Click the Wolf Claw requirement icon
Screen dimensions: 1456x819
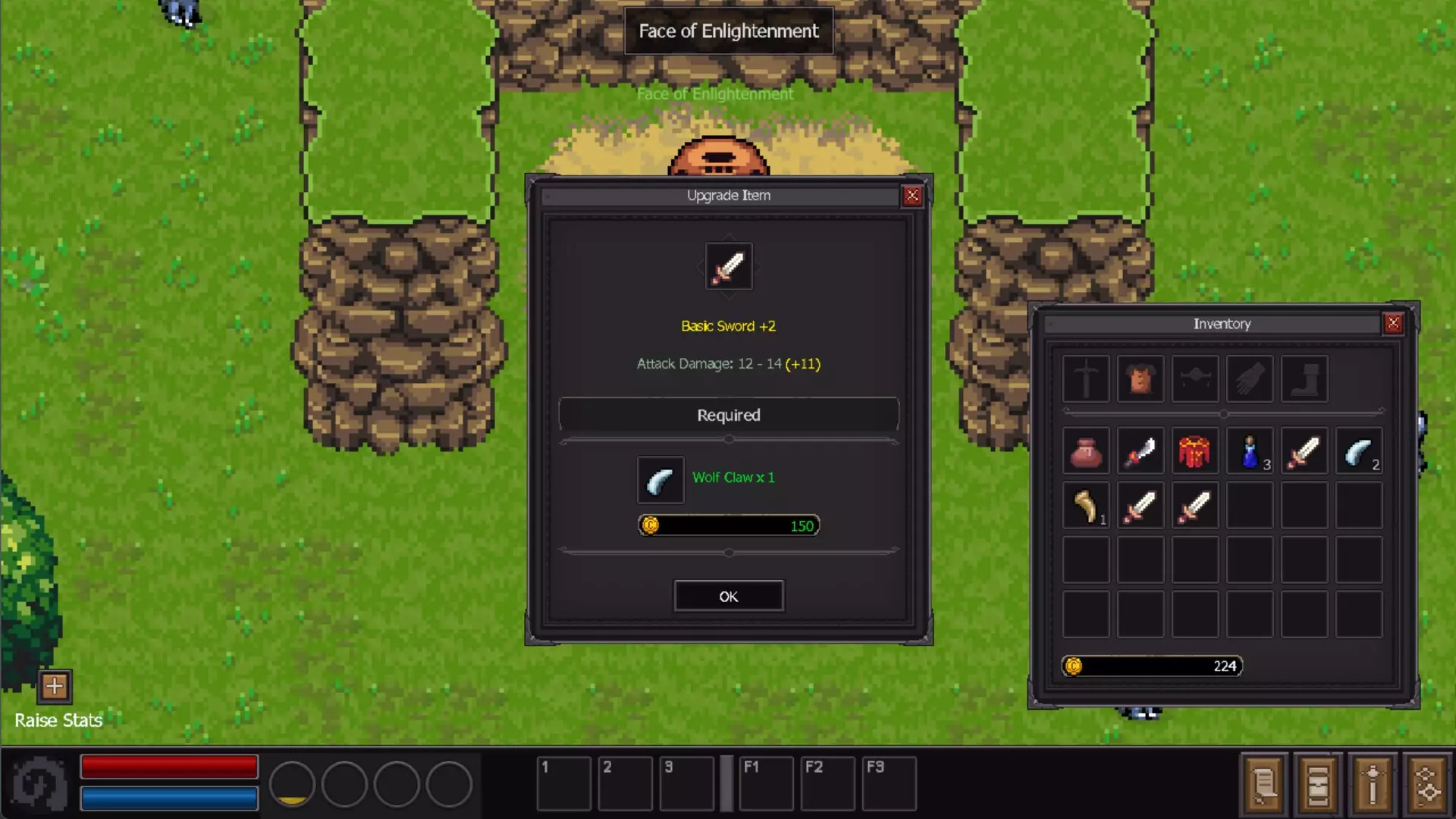click(x=661, y=480)
